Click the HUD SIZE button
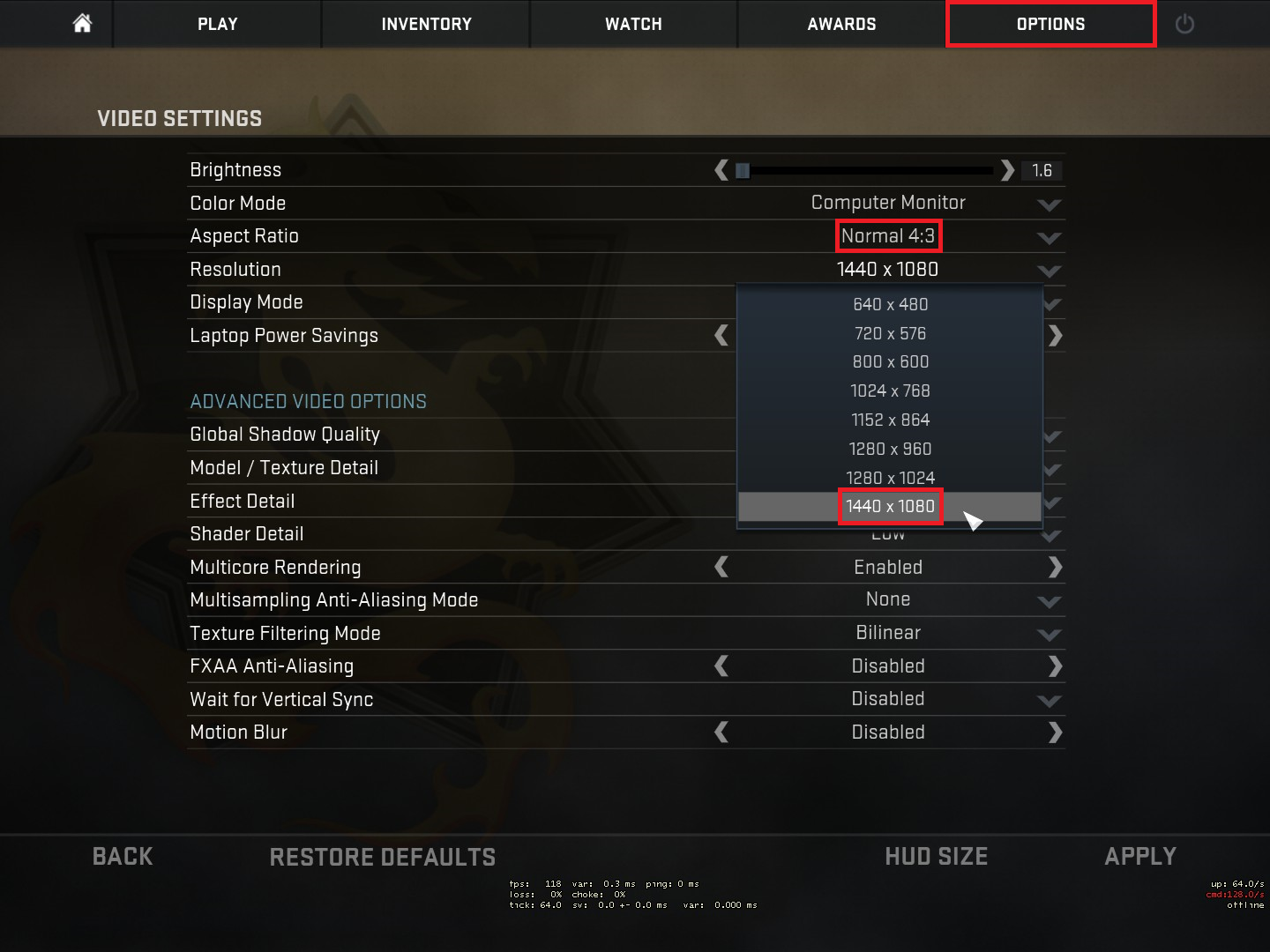 pos(937,856)
